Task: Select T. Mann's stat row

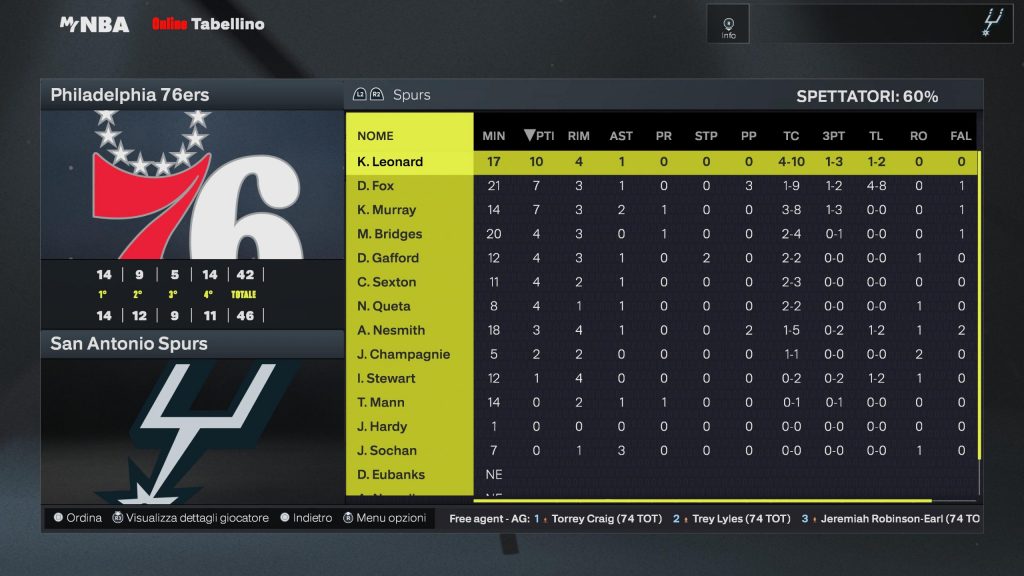Action: coord(381,402)
